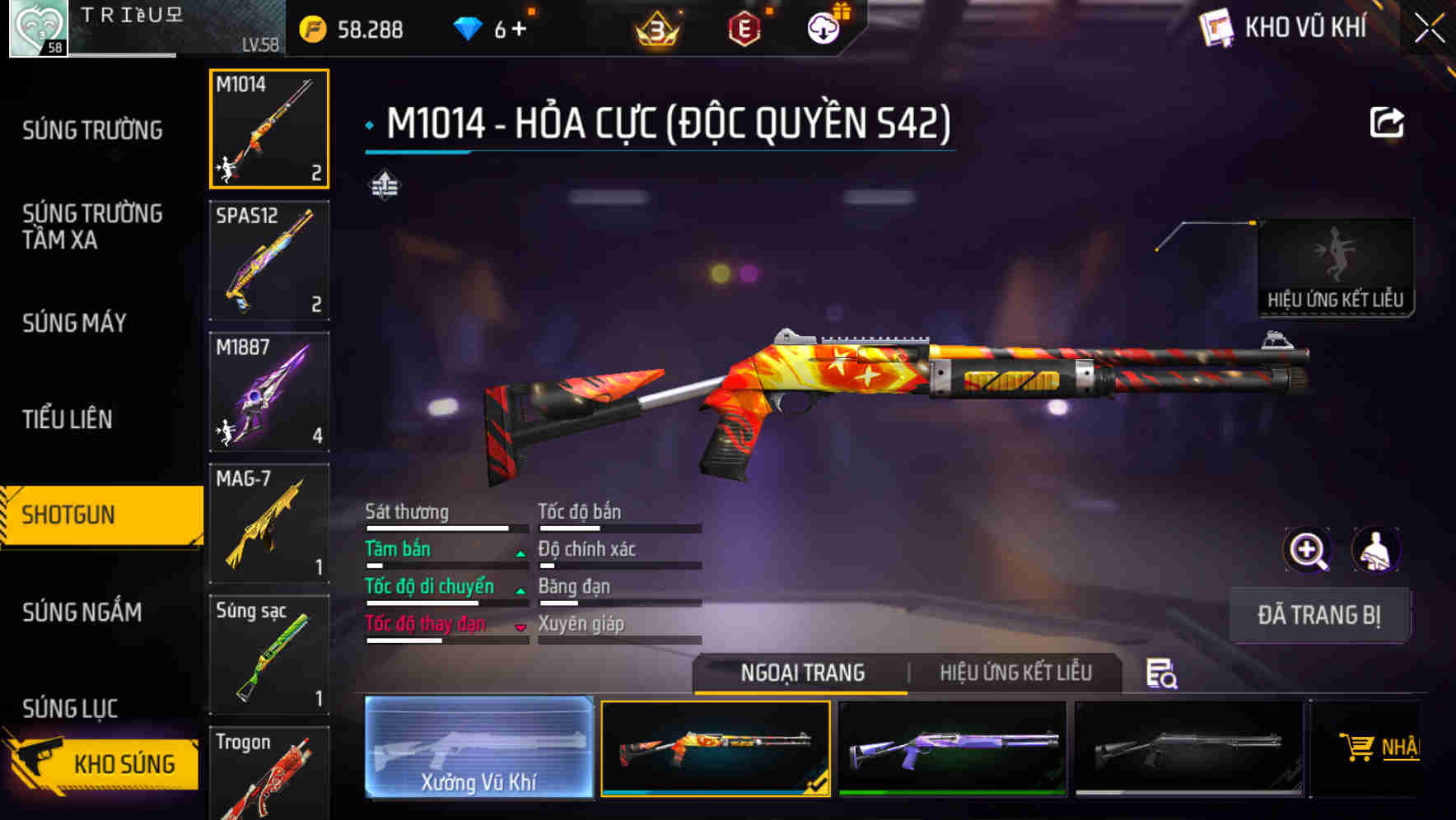
Task: Click the attachment icon under the weapon name
Action: click(x=384, y=185)
